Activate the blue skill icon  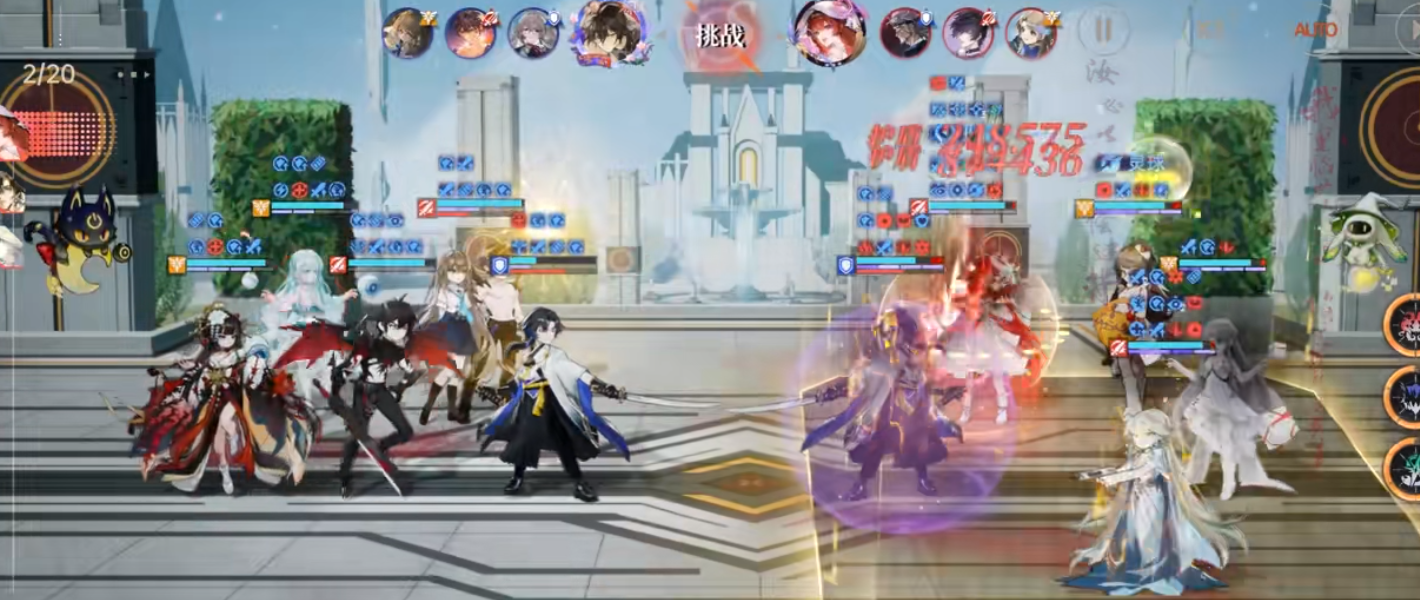1405,396
